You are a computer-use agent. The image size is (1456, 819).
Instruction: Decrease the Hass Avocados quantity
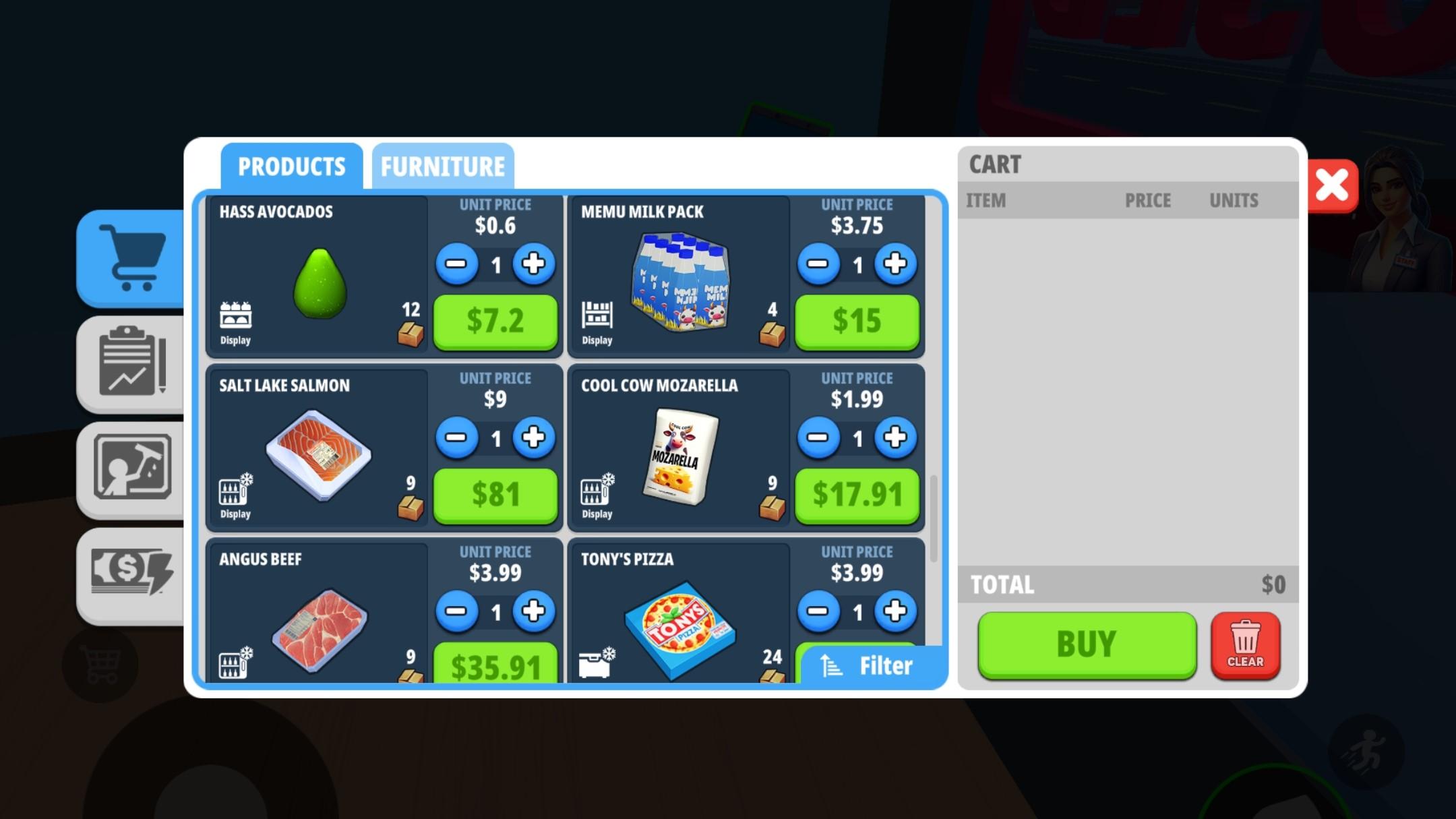coord(458,264)
